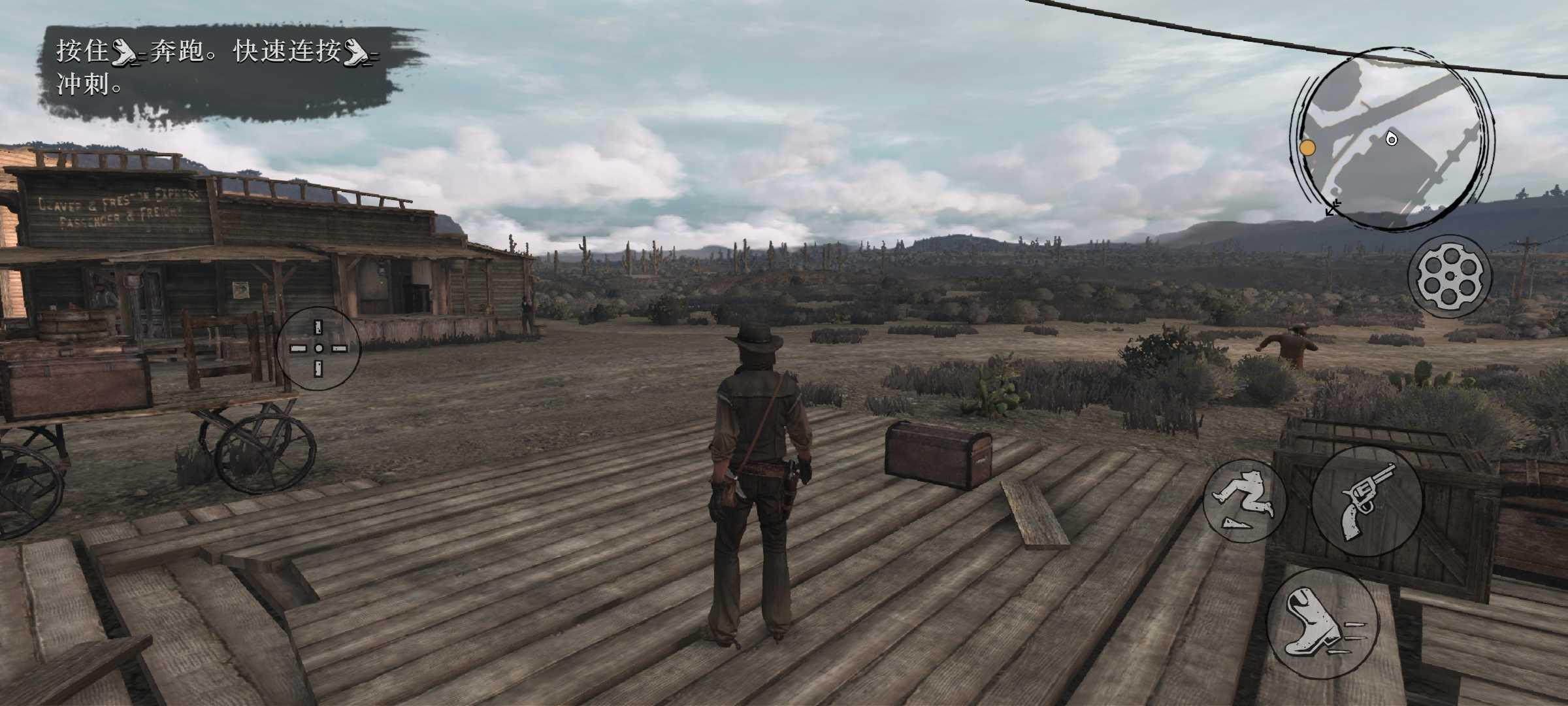This screenshot has height=706, width=1568.
Task: Select the yellow marker on the minimap
Action: point(1307,148)
